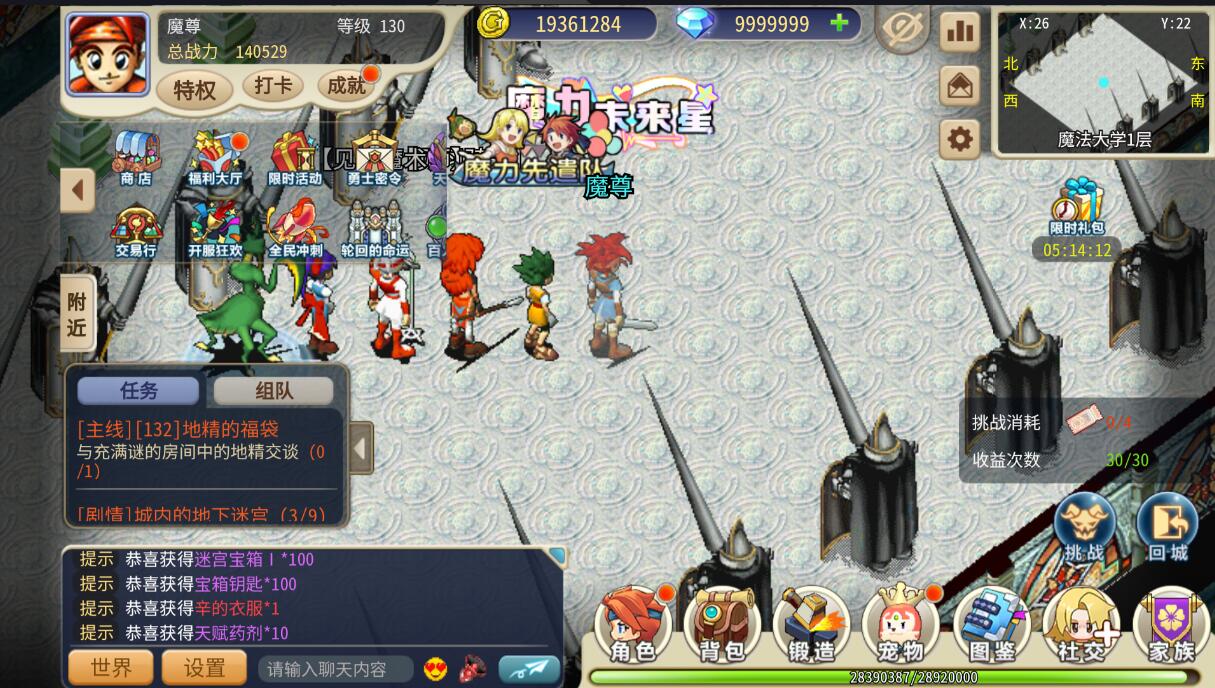1215x688 pixels.
Task: Open the gear settings icon
Action: (x=959, y=139)
